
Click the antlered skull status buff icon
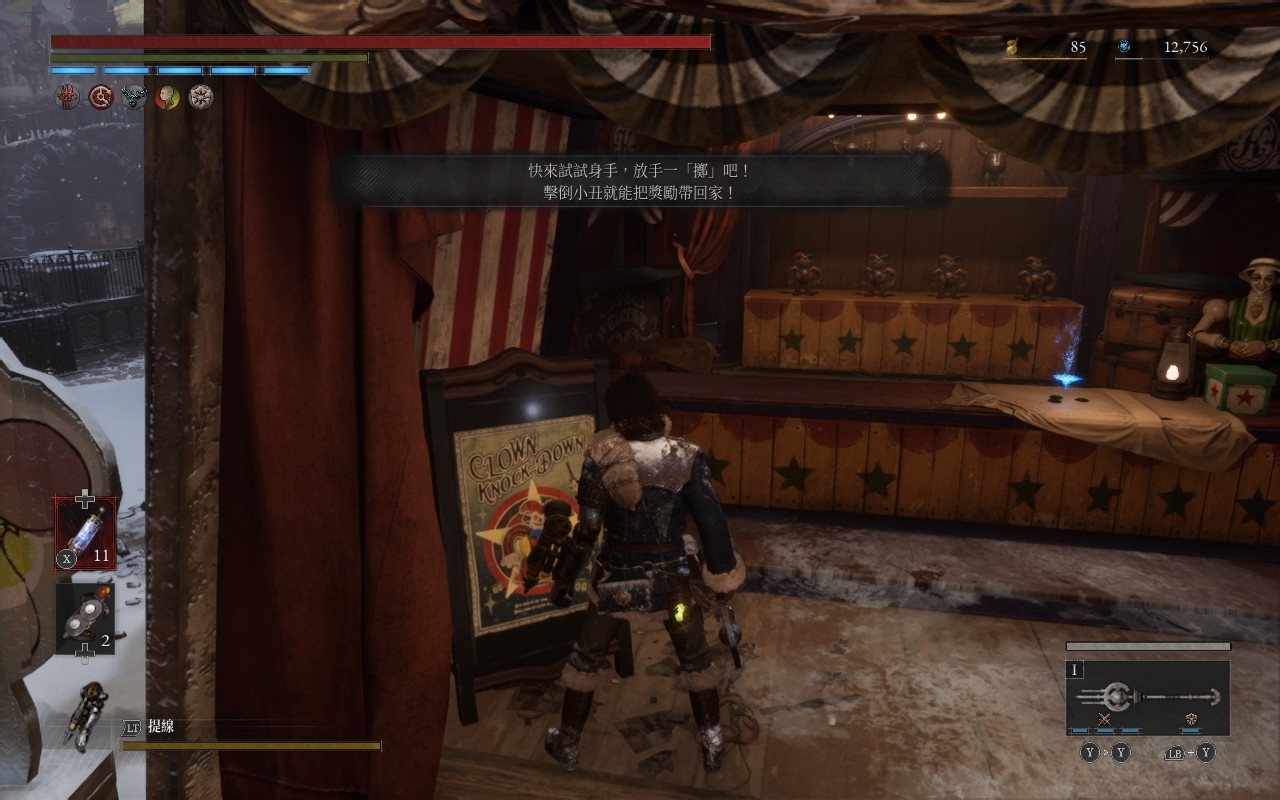[134, 97]
